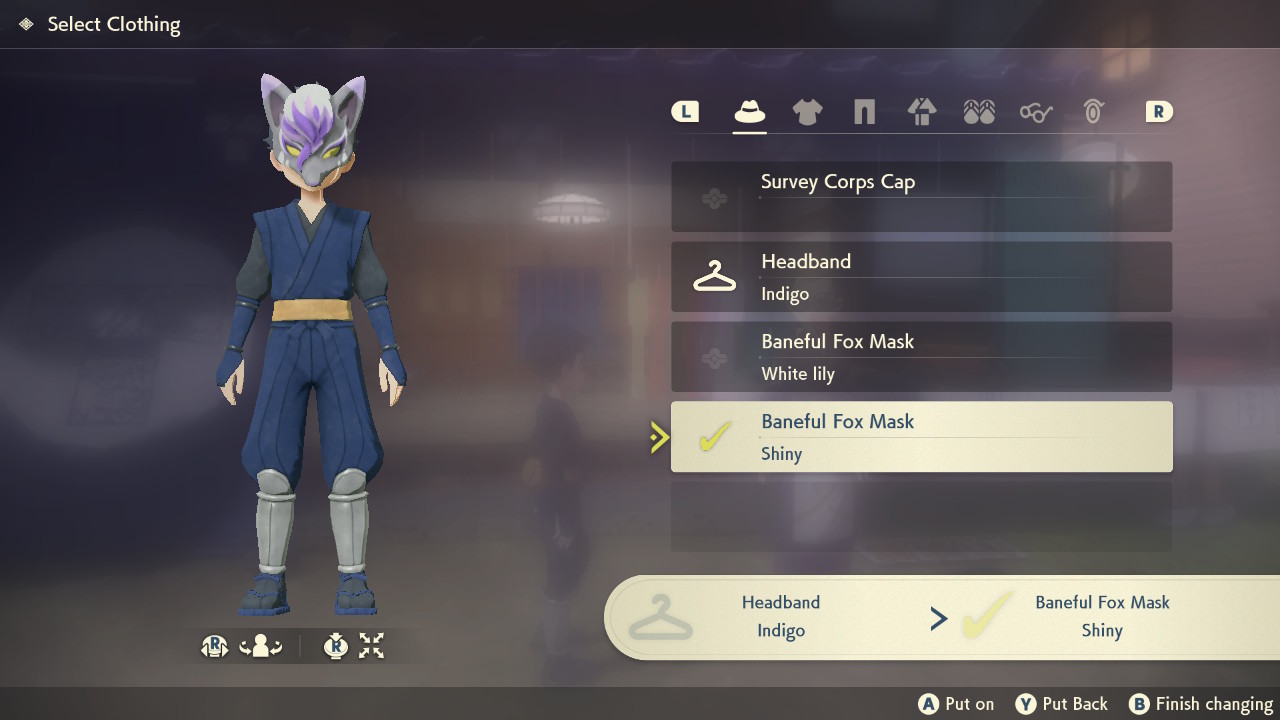Select the kimono uniform-set tab
The height and width of the screenshot is (720, 1280).
[x=921, y=112]
